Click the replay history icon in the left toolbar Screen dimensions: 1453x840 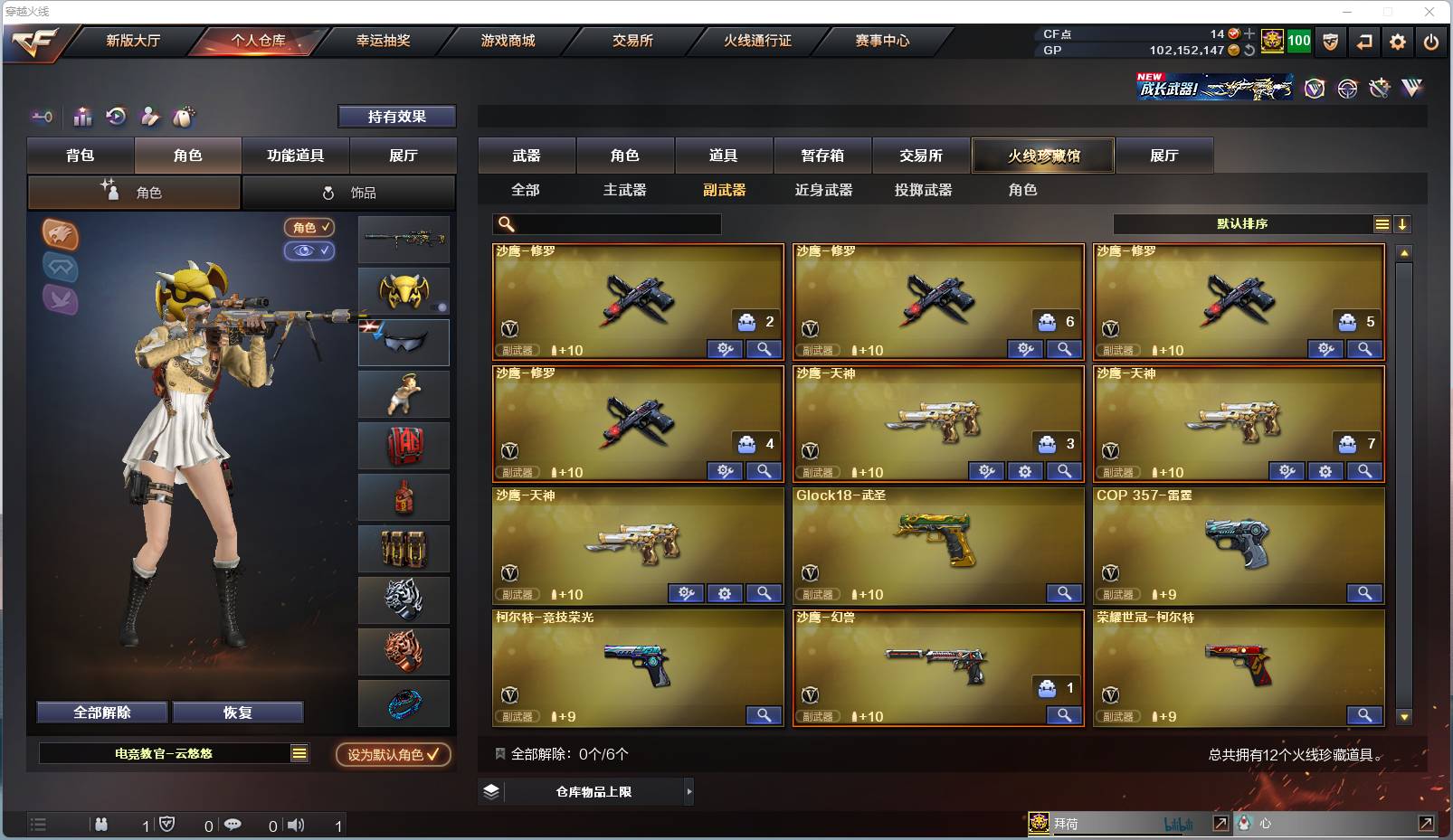(116, 117)
